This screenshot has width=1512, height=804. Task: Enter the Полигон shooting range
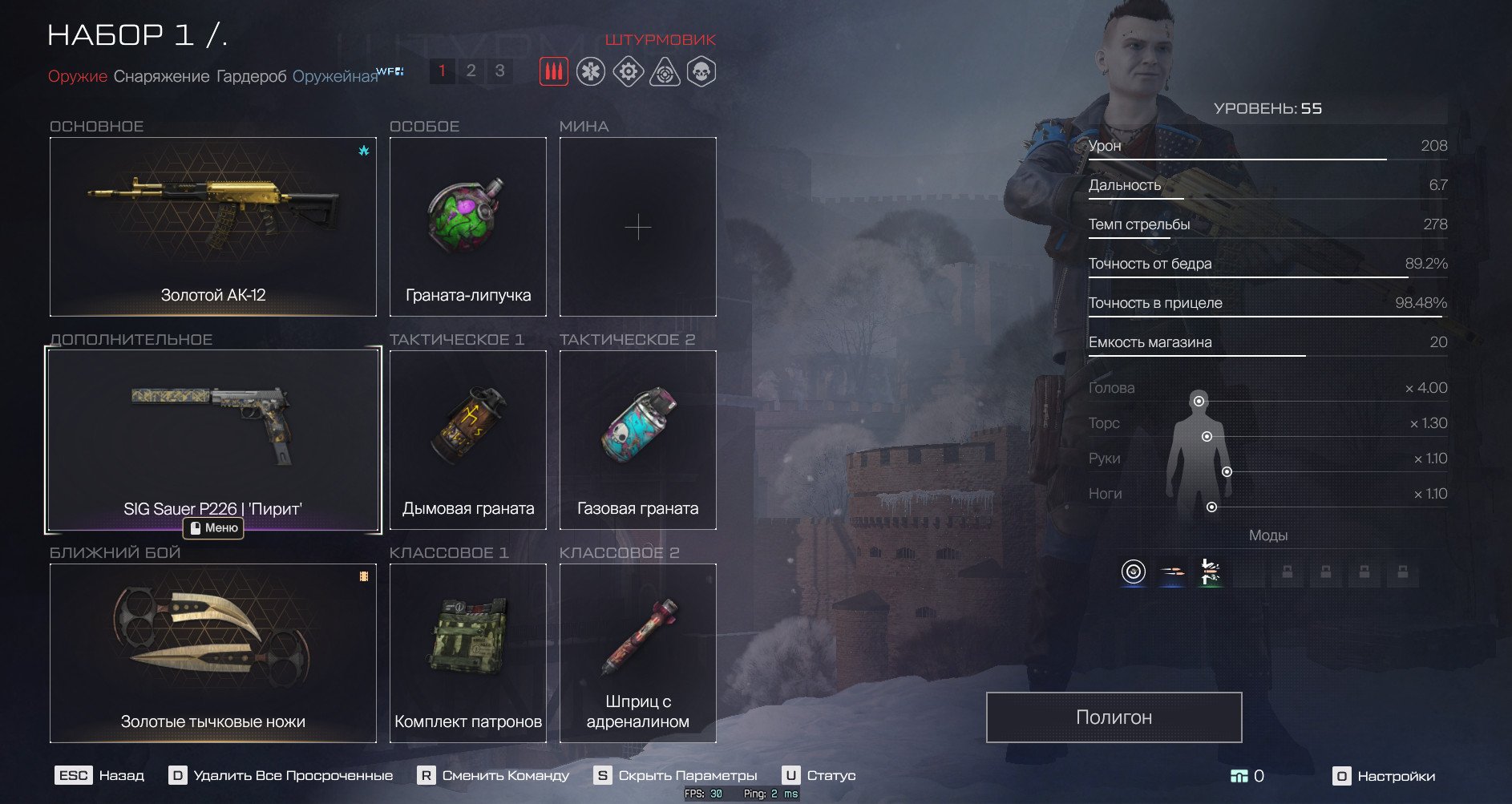(1114, 717)
